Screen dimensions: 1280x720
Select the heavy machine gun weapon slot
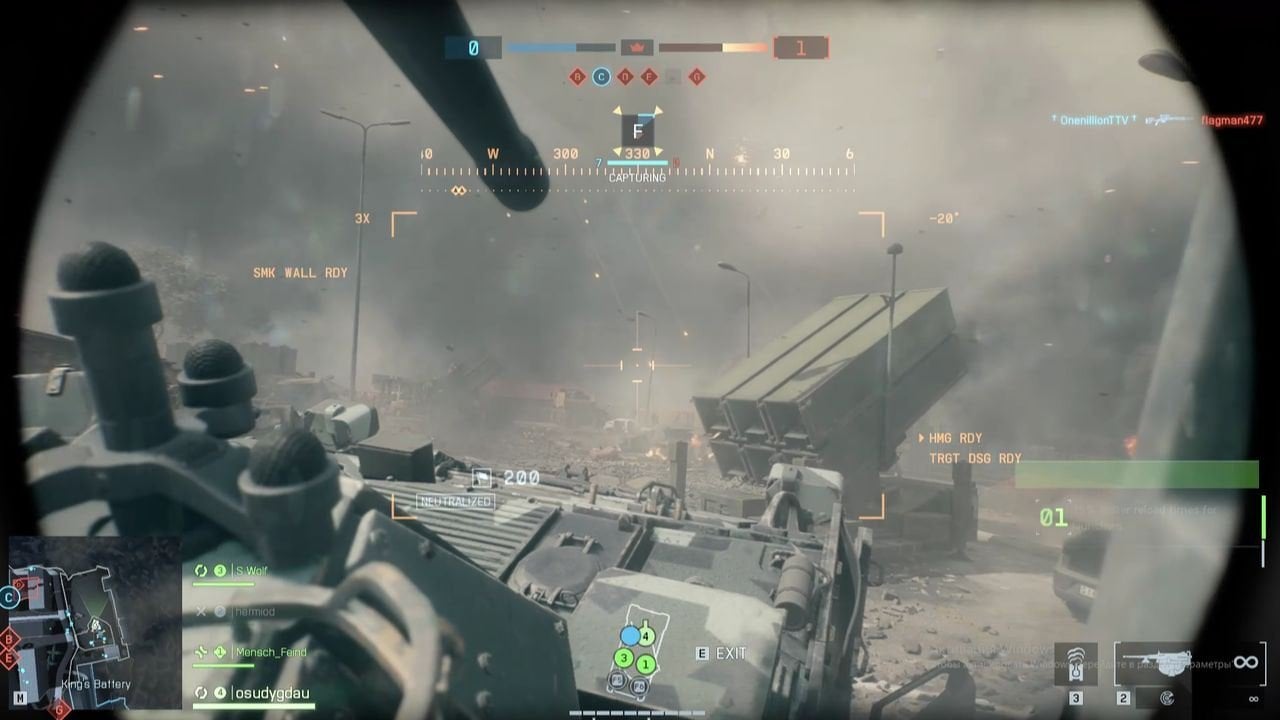[1153, 662]
